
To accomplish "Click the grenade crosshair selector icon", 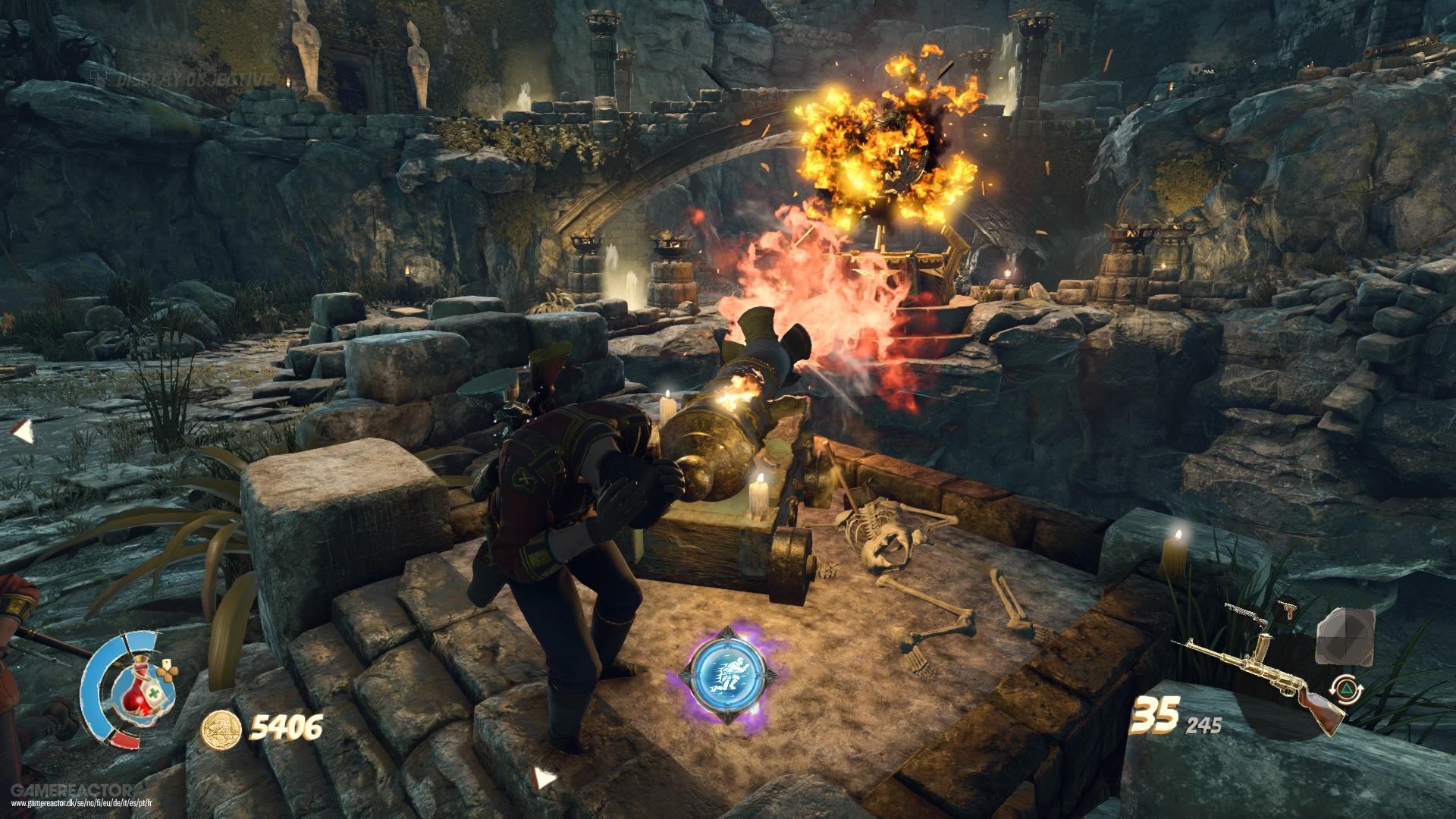I will 1345,638.
